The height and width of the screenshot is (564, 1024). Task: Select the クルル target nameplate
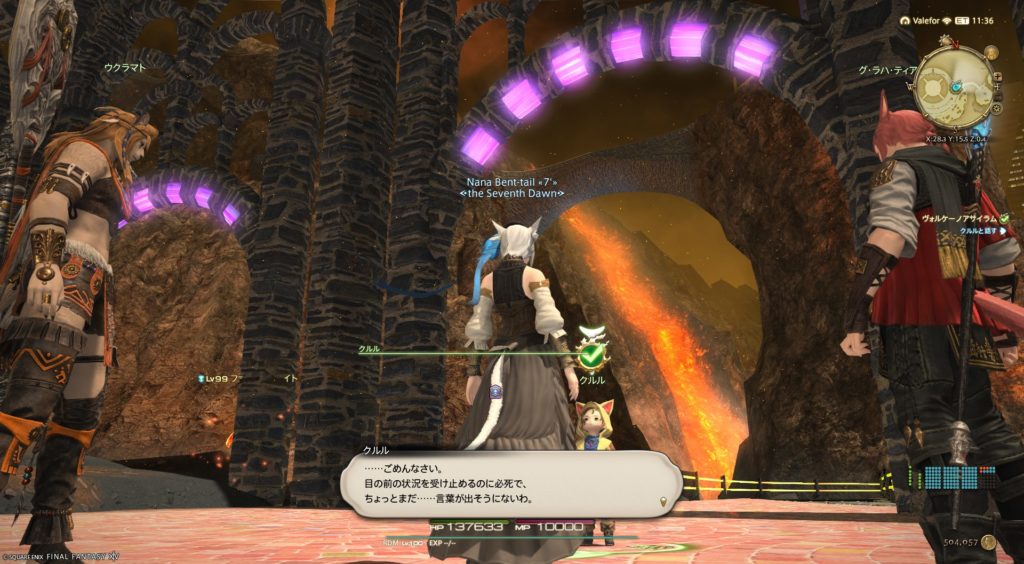pos(593,380)
